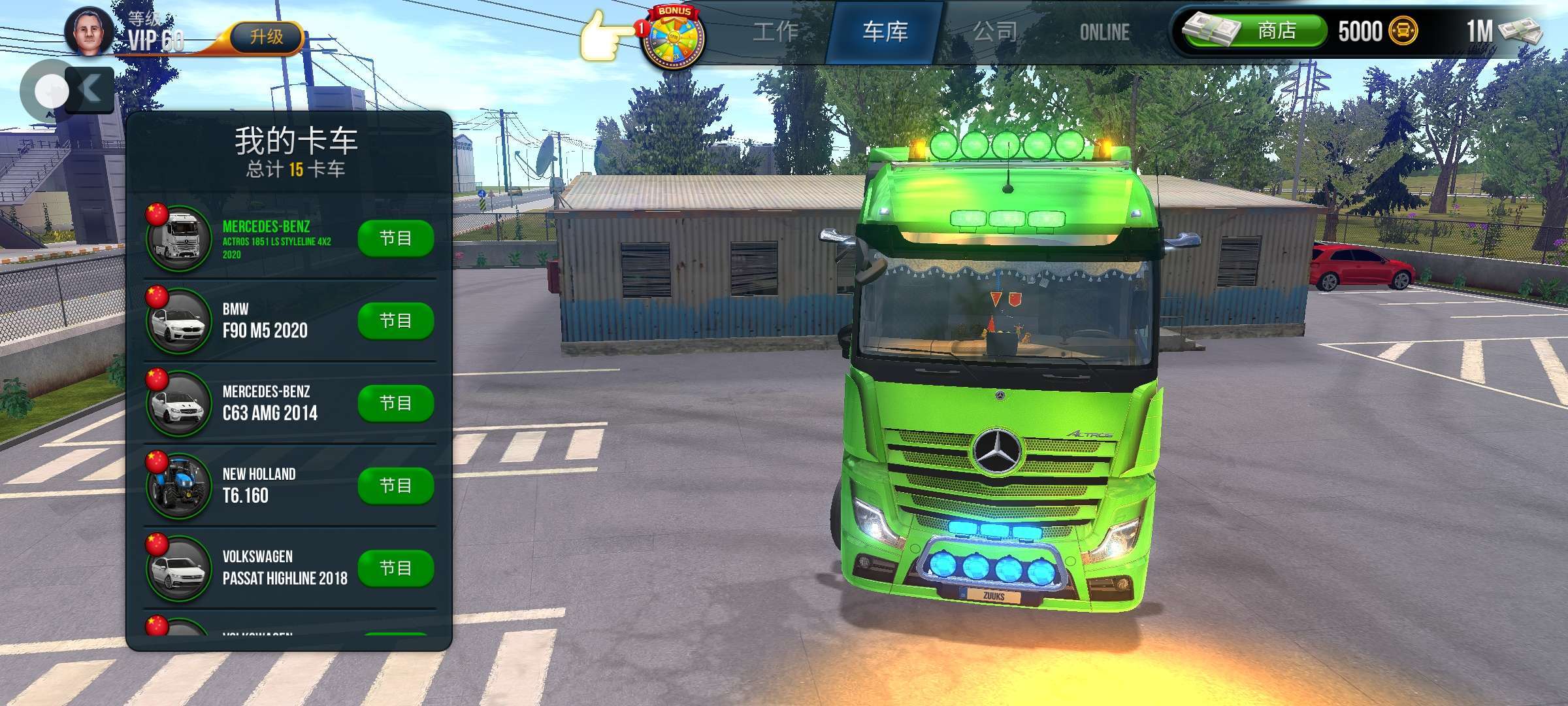Open the 公司 company tab
The width and height of the screenshot is (1568, 706).
point(995,31)
